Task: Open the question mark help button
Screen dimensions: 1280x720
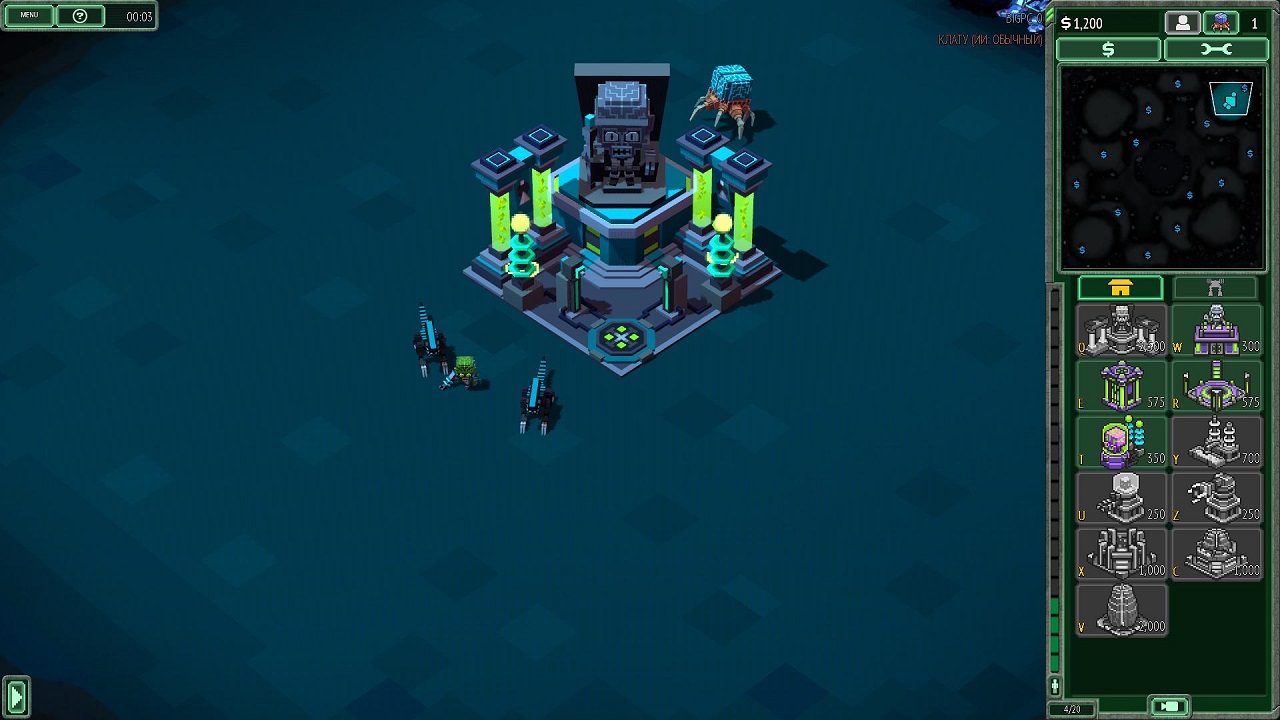Action: tap(80, 16)
